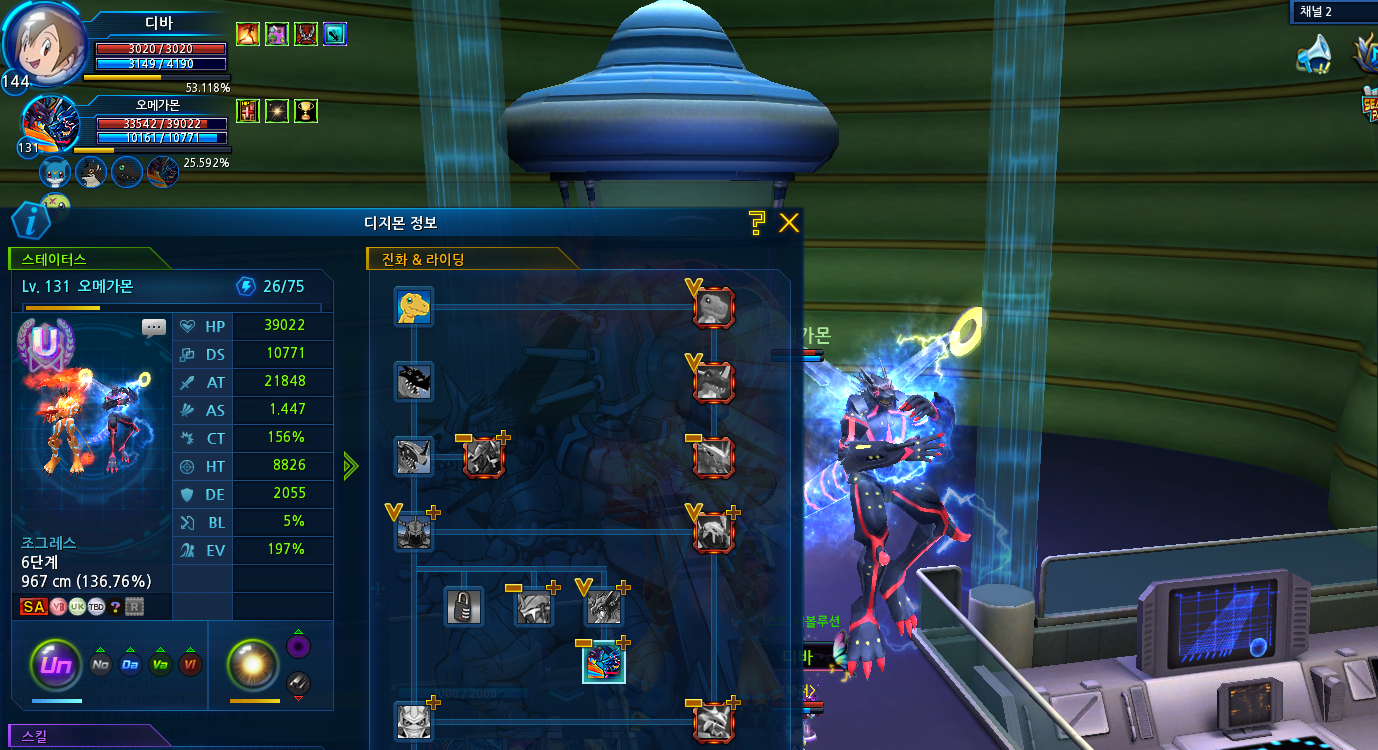Click the blue info icon on window corner

coord(31,220)
